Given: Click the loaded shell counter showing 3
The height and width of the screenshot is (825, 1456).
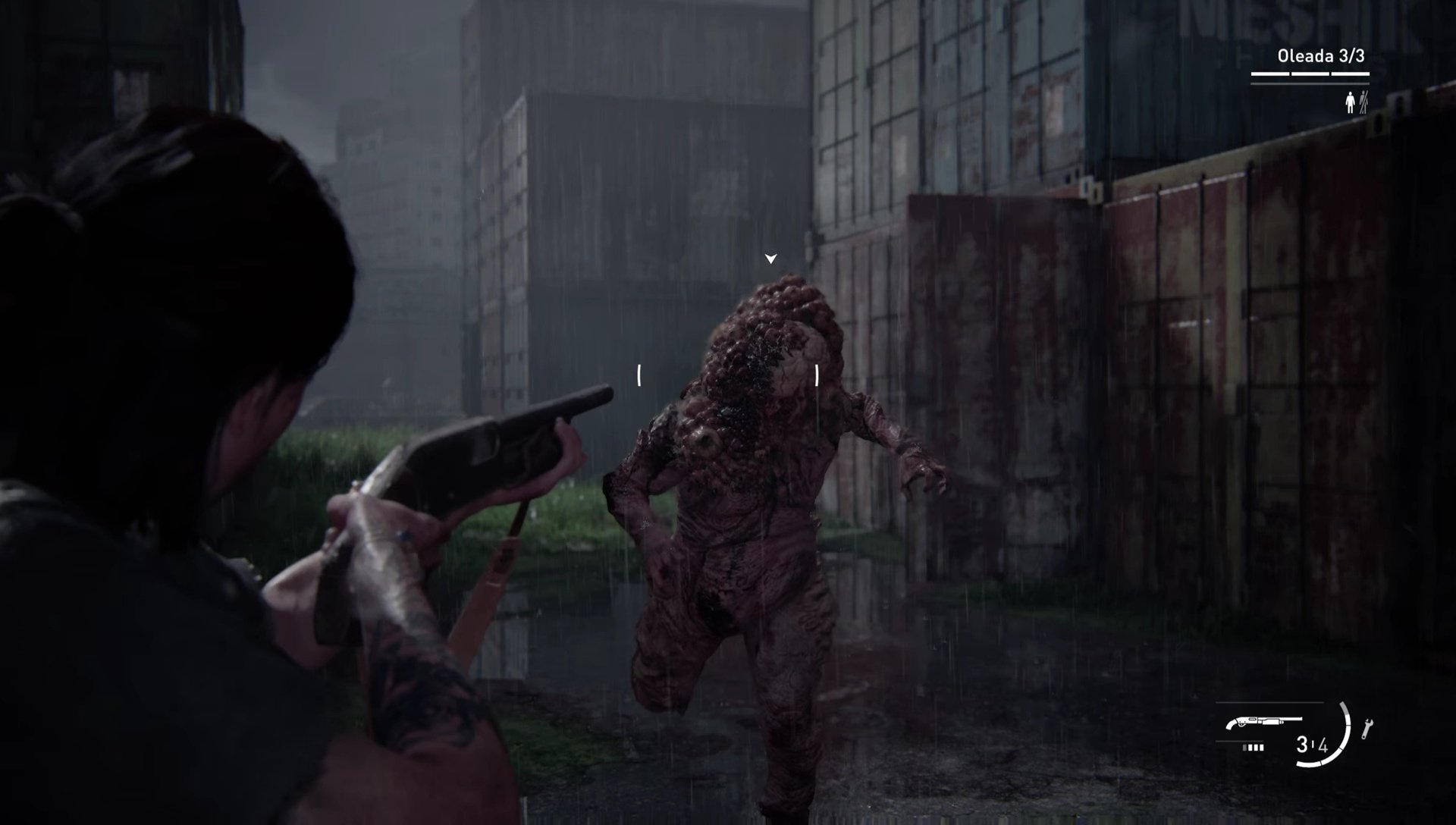Looking at the screenshot, I should (x=1303, y=745).
